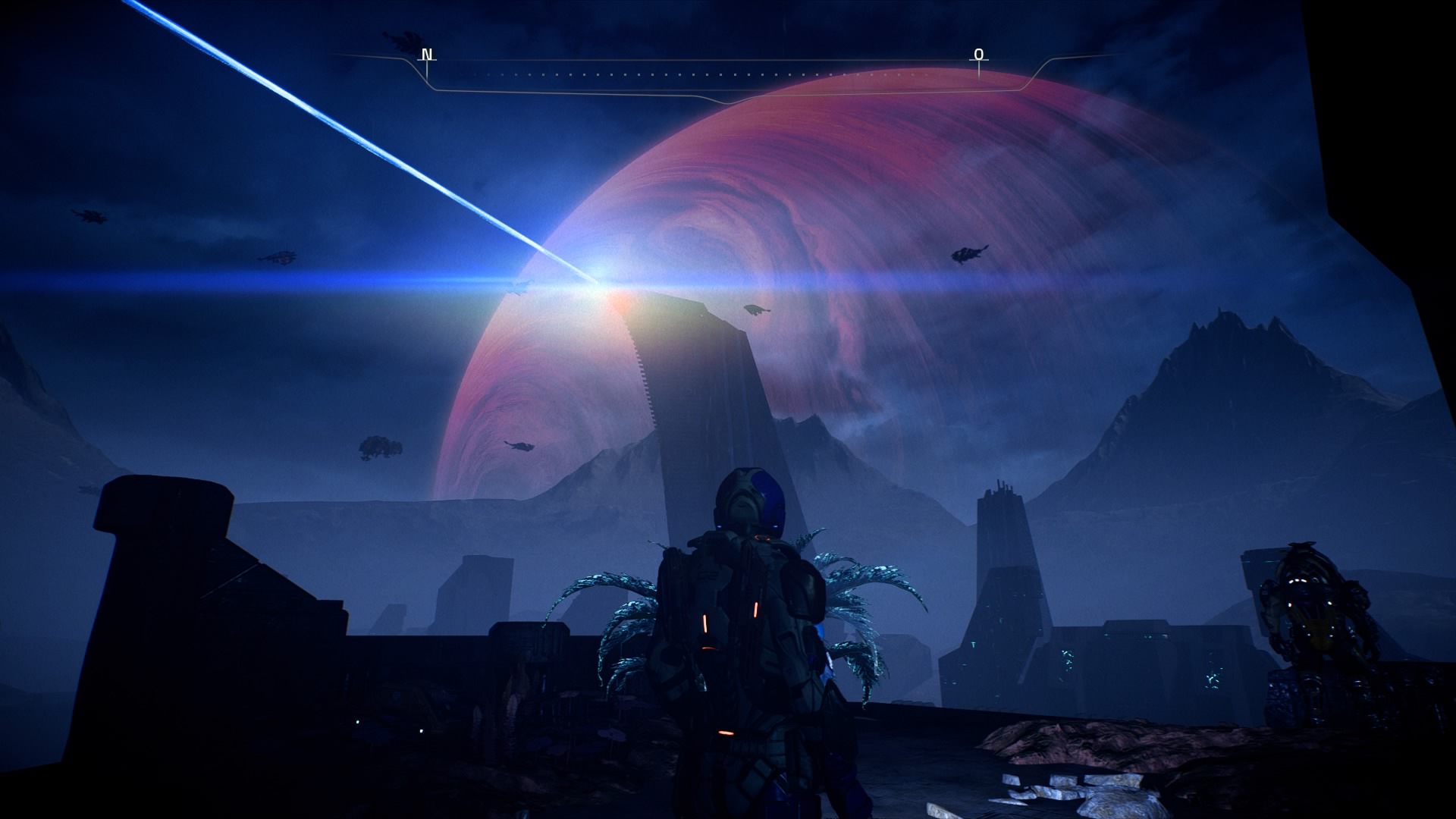Click the N north marker on the compass
Viewport: 1456px width, 819px height.
pyautogui.click(x=427, y=55)
